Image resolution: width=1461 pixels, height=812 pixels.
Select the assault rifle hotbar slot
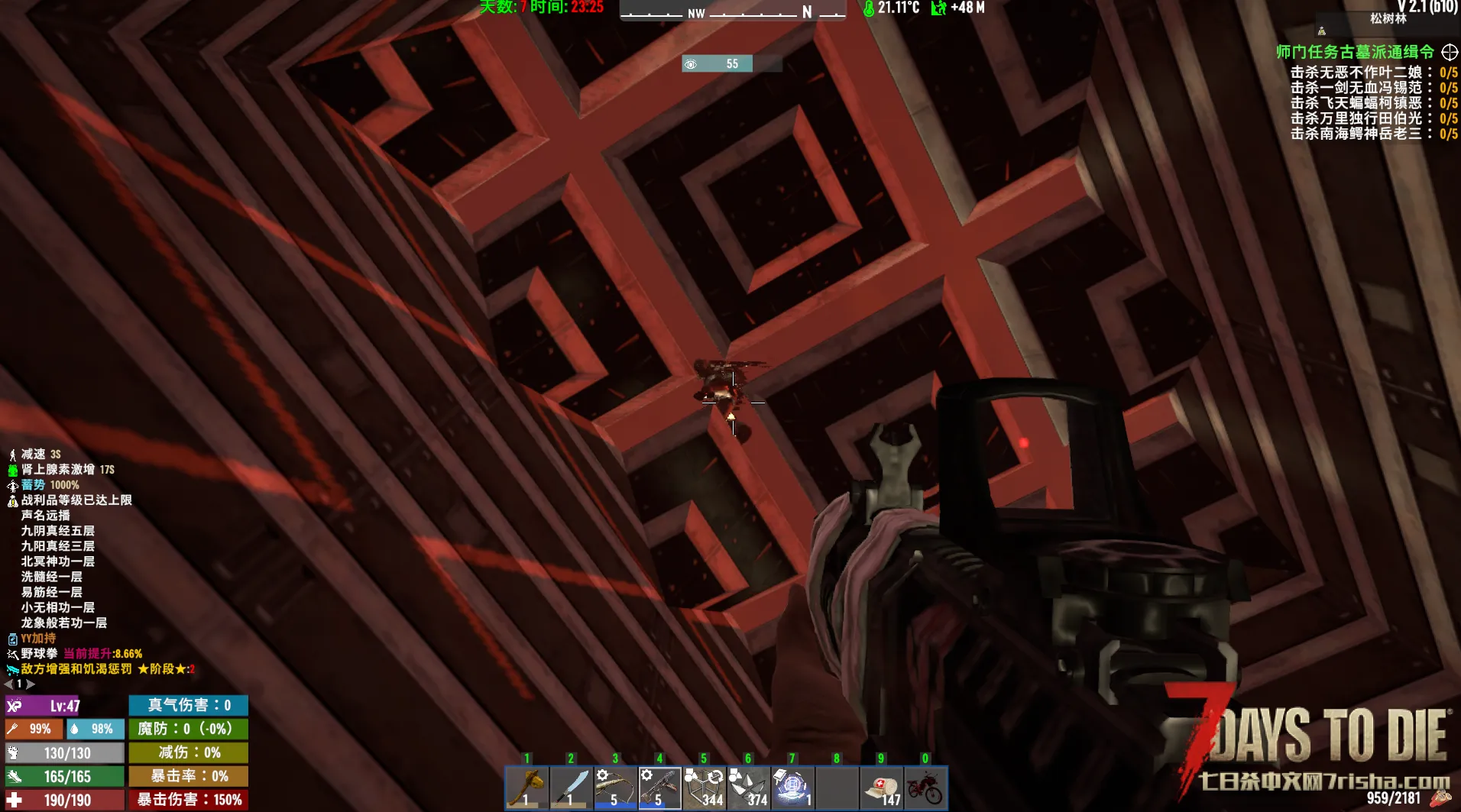(659, 788)
